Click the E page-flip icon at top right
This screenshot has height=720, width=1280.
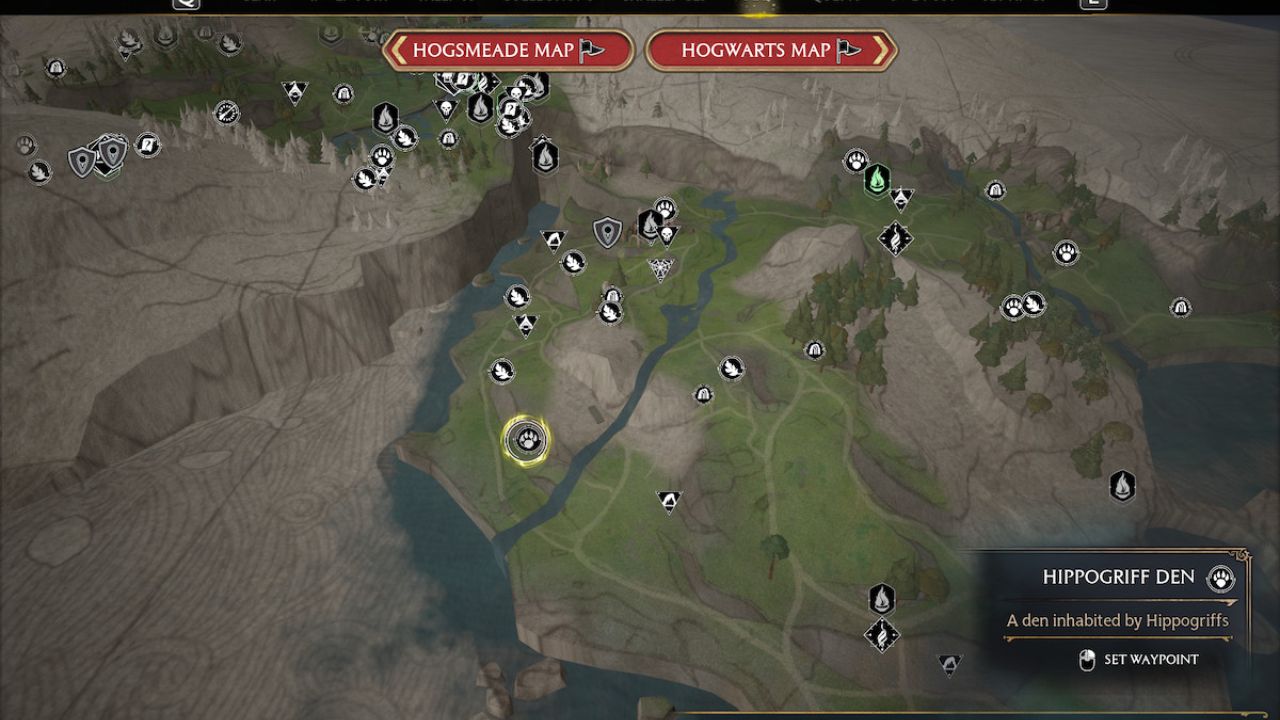click(1095, 5)
